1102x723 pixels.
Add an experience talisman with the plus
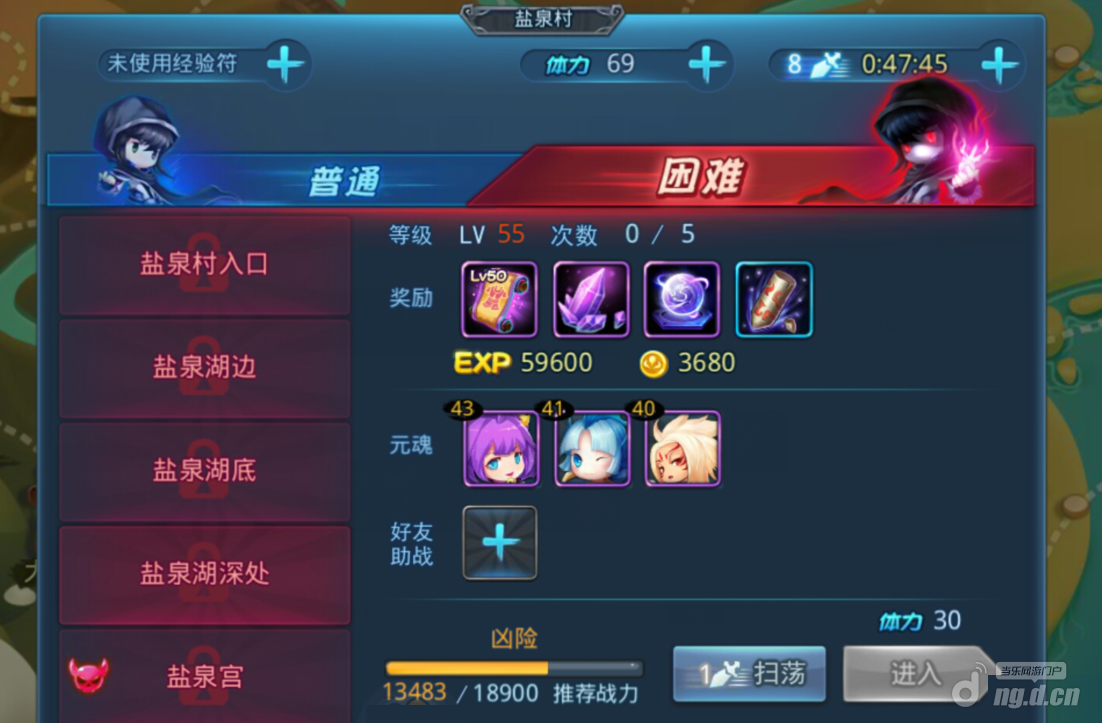(285, 64)
